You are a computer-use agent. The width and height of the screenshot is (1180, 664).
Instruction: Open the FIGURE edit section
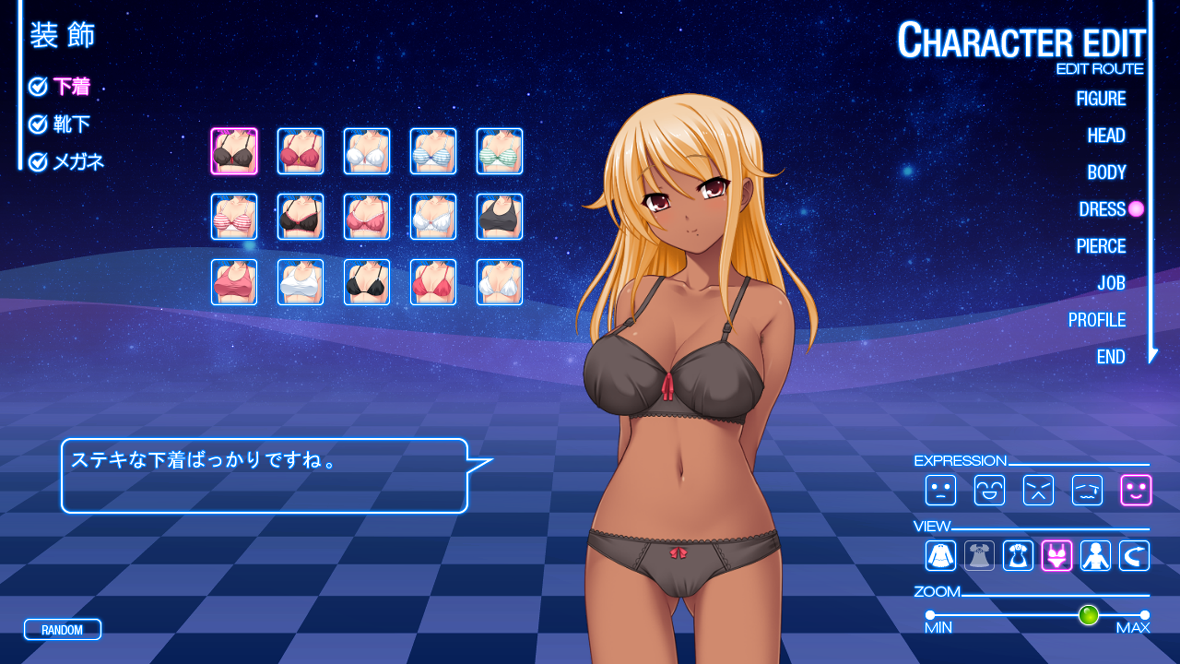tap(1100, 99)
